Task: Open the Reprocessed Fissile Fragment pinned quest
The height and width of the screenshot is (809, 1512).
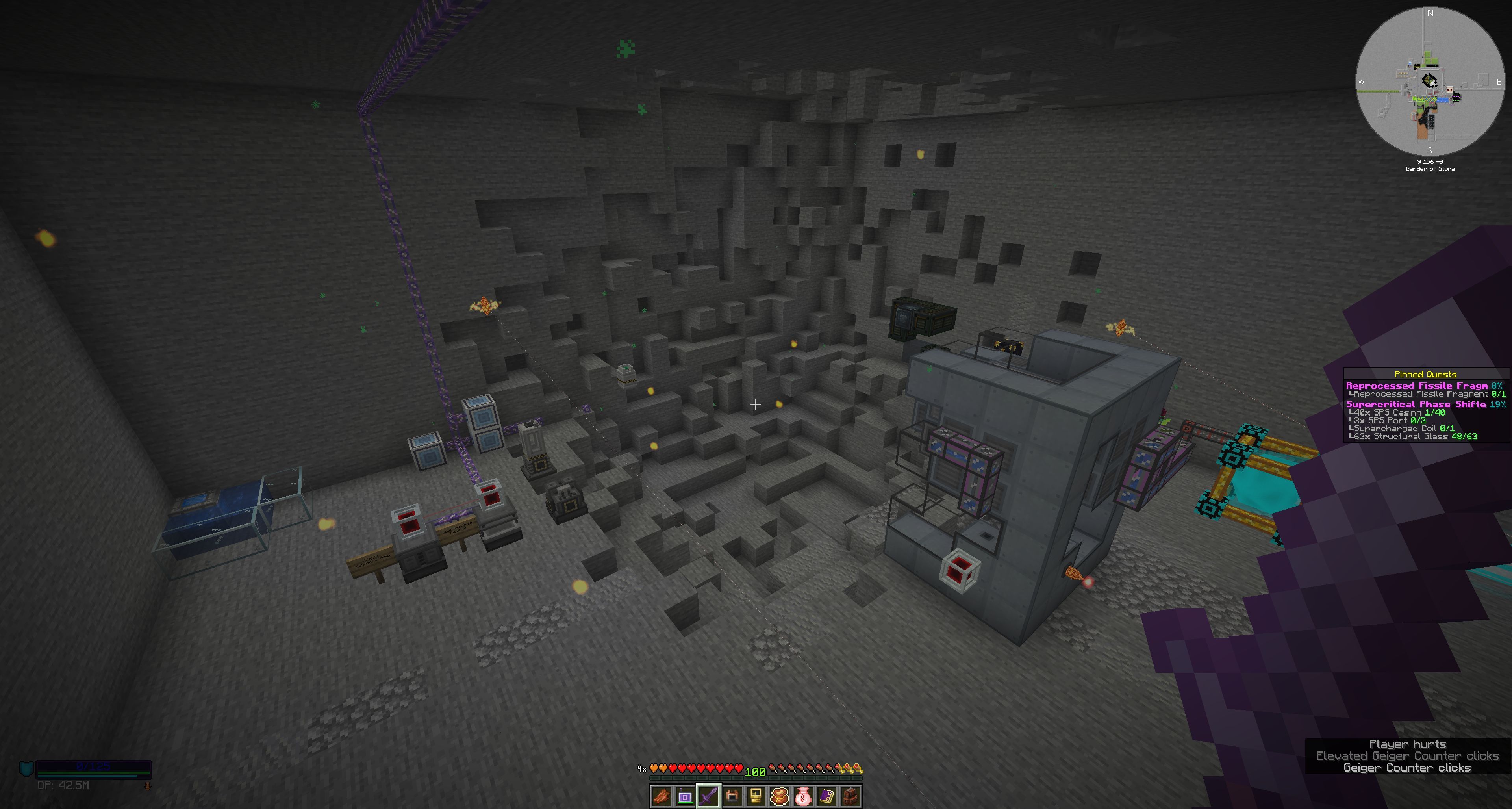Action: point(1417,386)
